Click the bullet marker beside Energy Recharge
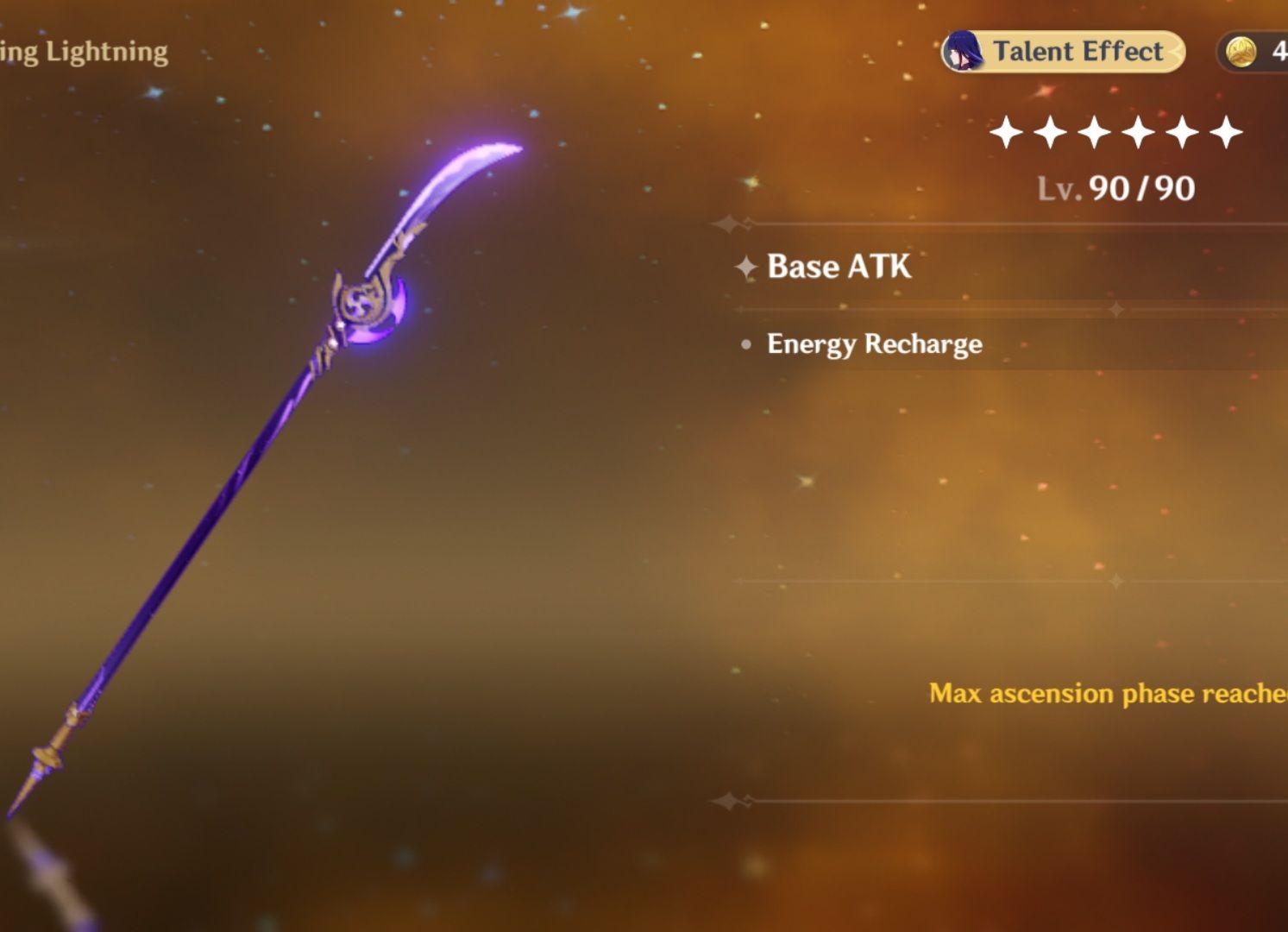 (x=745, y=343)
